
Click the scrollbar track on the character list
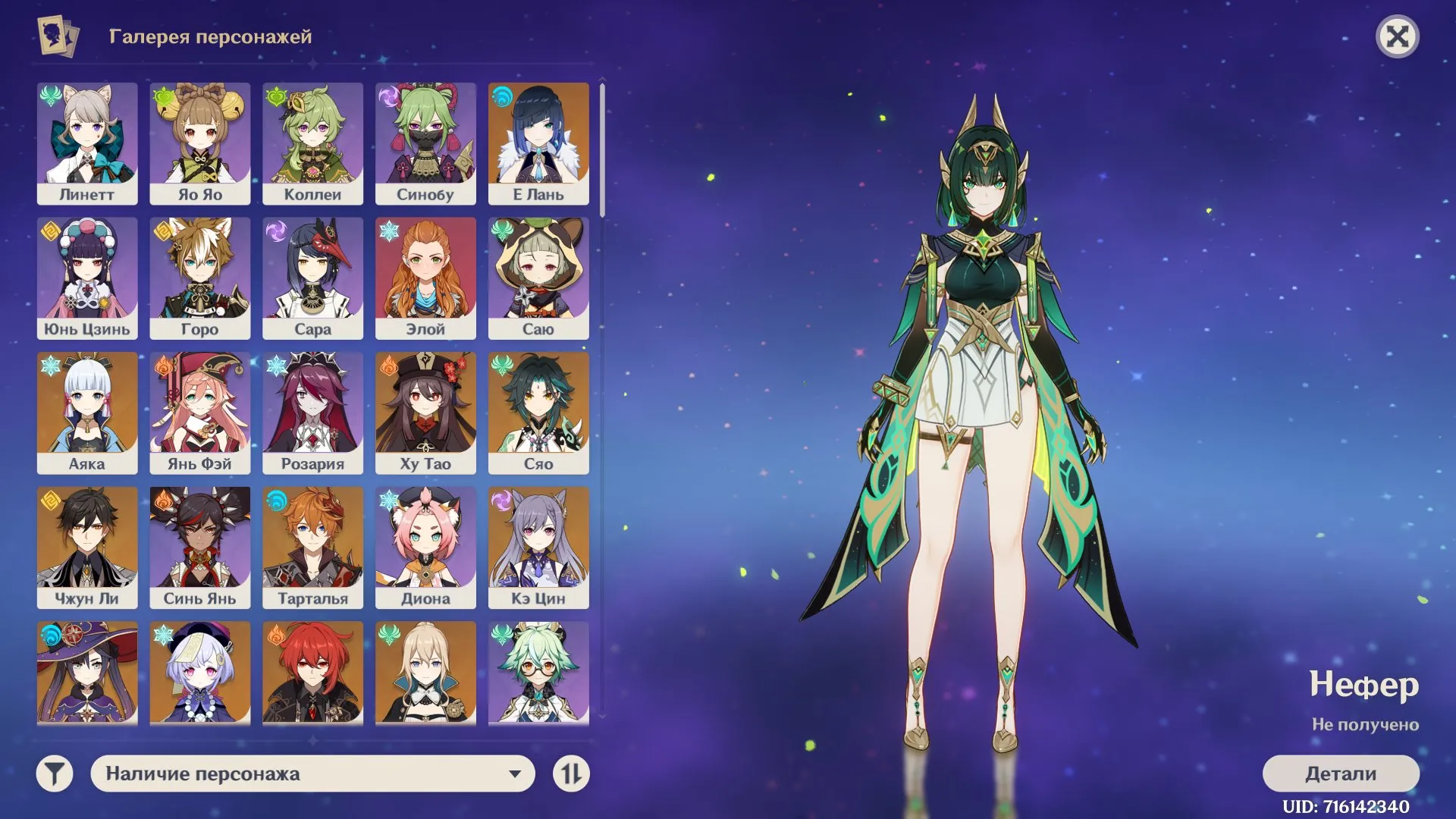[x=601, y=455]
